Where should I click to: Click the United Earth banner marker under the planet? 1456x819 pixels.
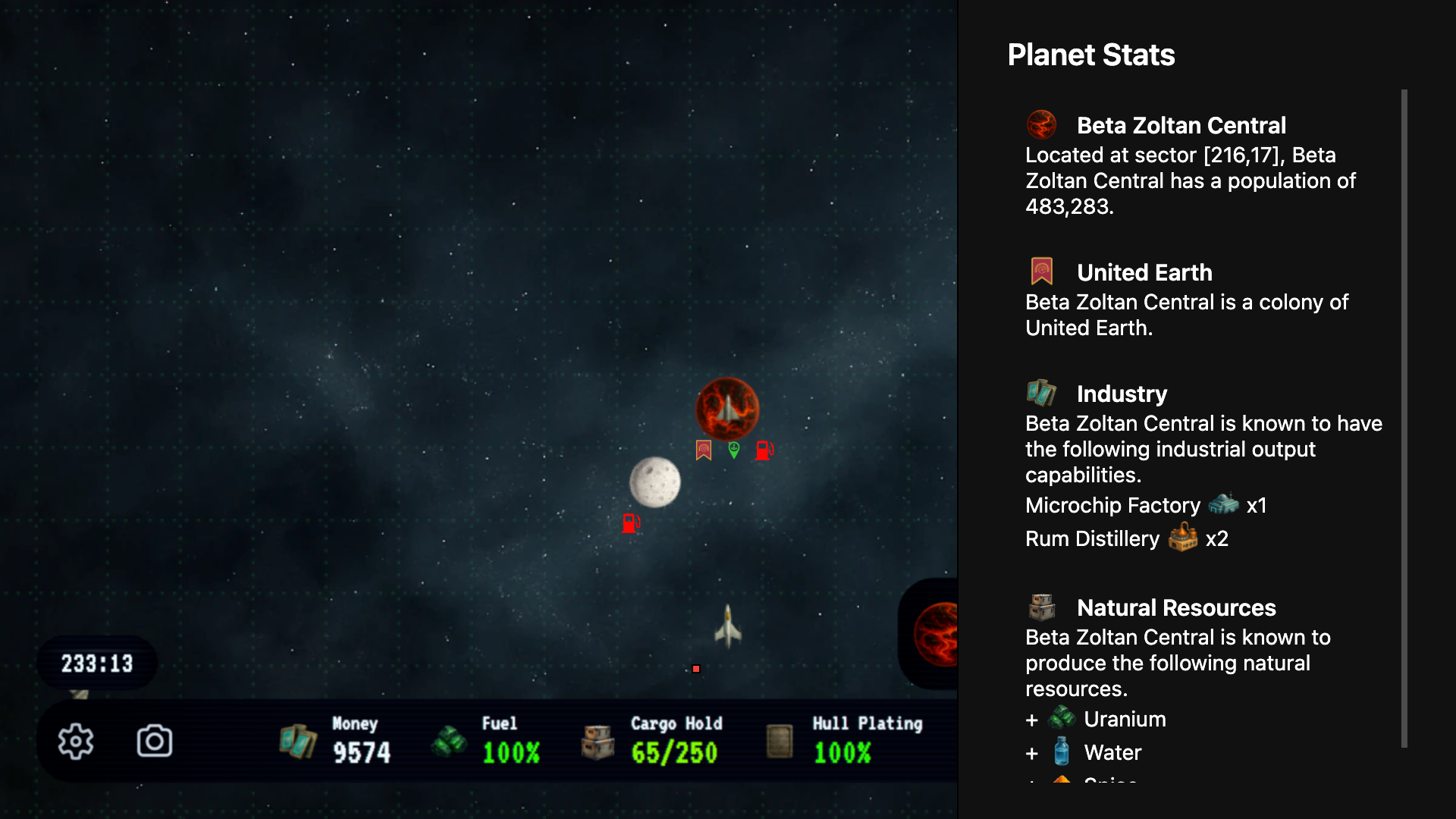click(x=704, y=450)
